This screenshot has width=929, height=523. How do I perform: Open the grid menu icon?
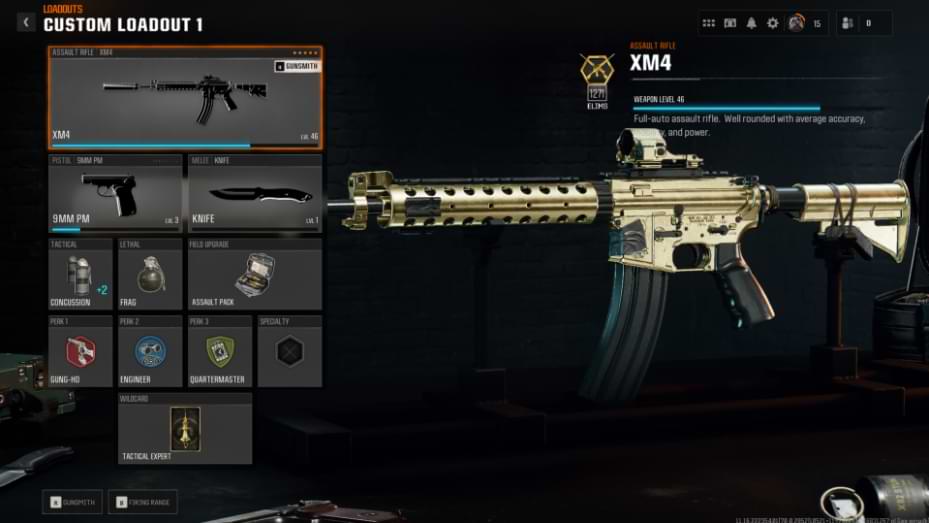coord(709,23)
